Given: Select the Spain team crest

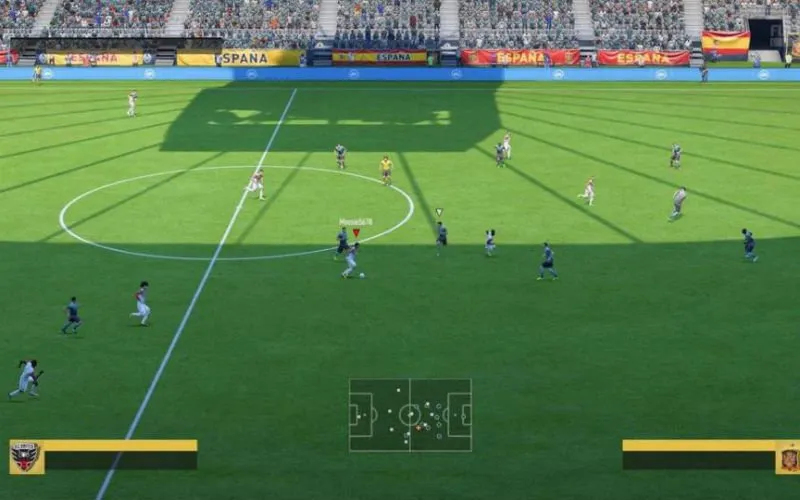Looking at the screenshot, I should (788, 457).
